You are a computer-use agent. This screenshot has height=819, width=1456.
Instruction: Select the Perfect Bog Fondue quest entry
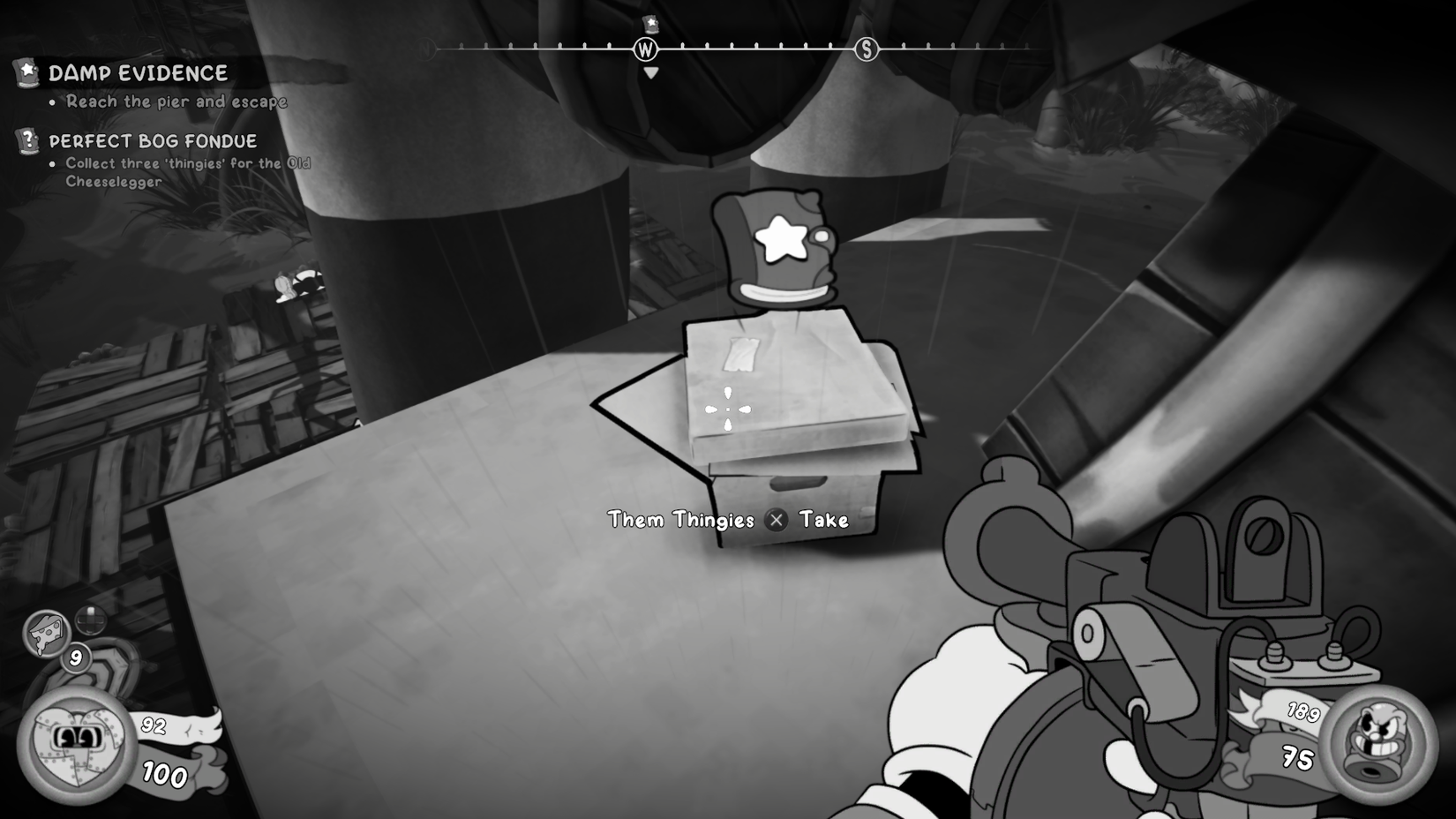(154, 139)
